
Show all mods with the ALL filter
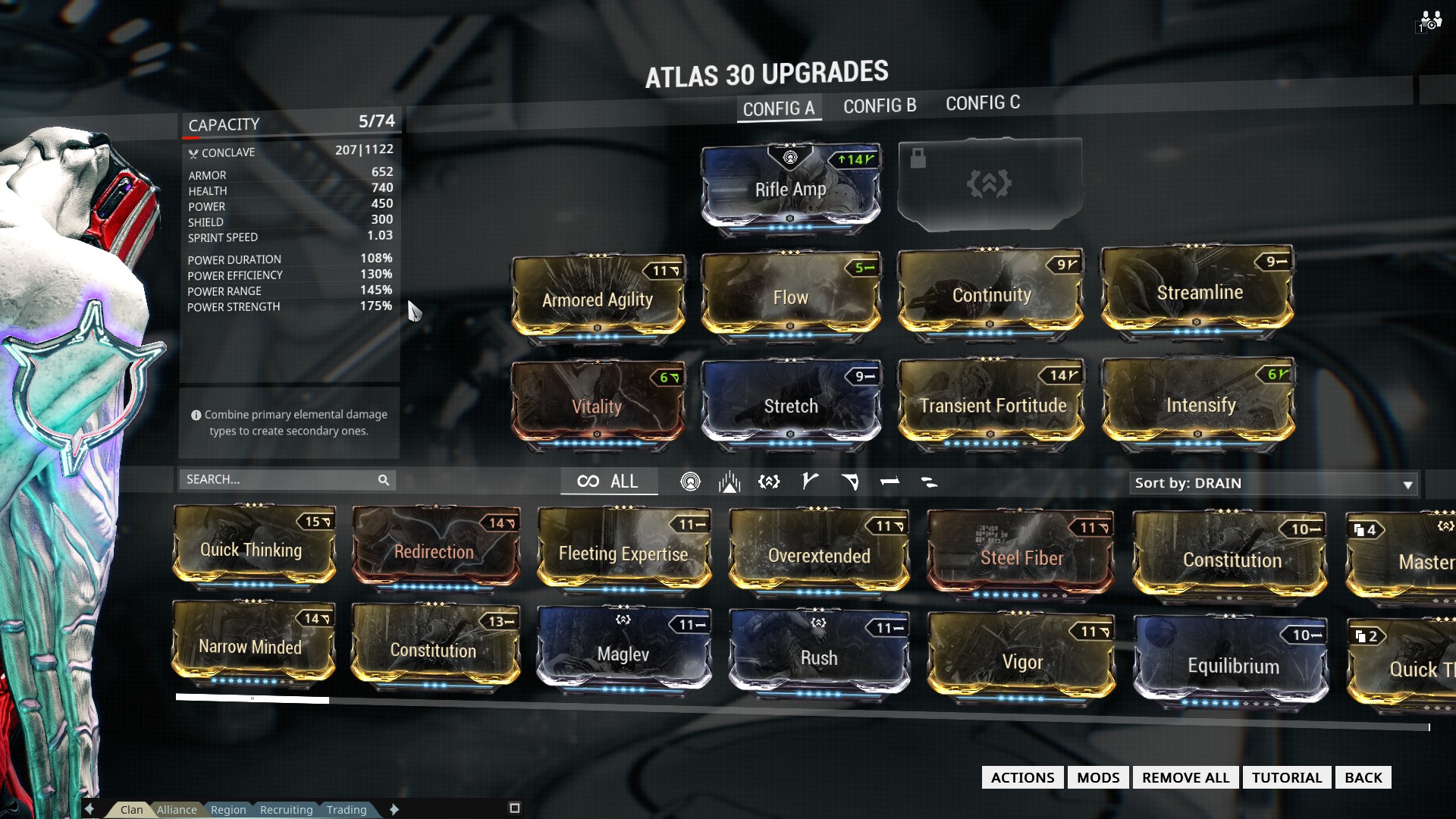pyautogui.click(x=608, y=482)
